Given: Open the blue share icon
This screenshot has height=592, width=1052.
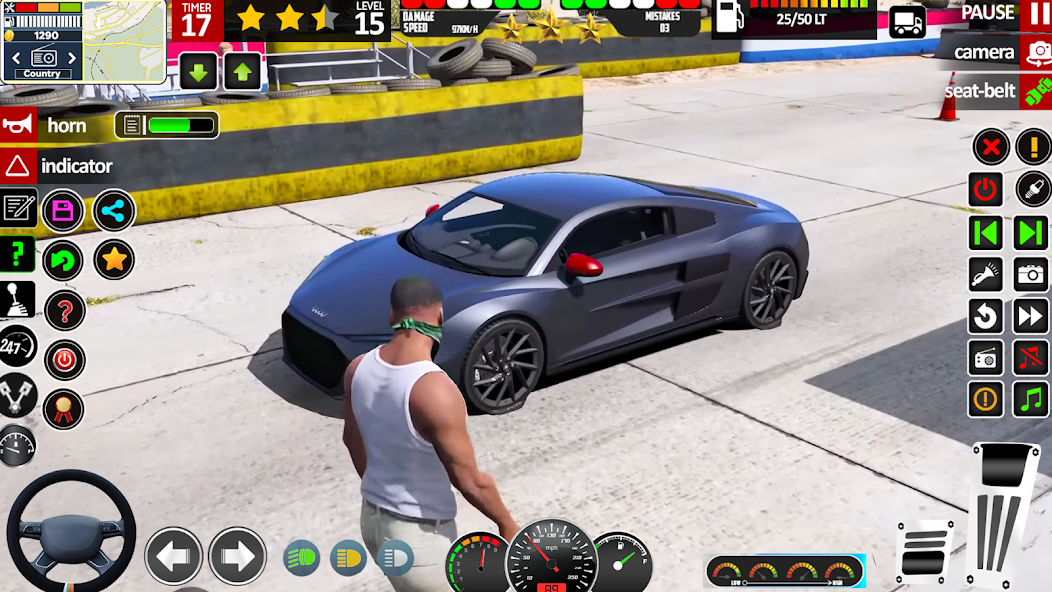Looking at the screenshot, I should tap(114, 210).
